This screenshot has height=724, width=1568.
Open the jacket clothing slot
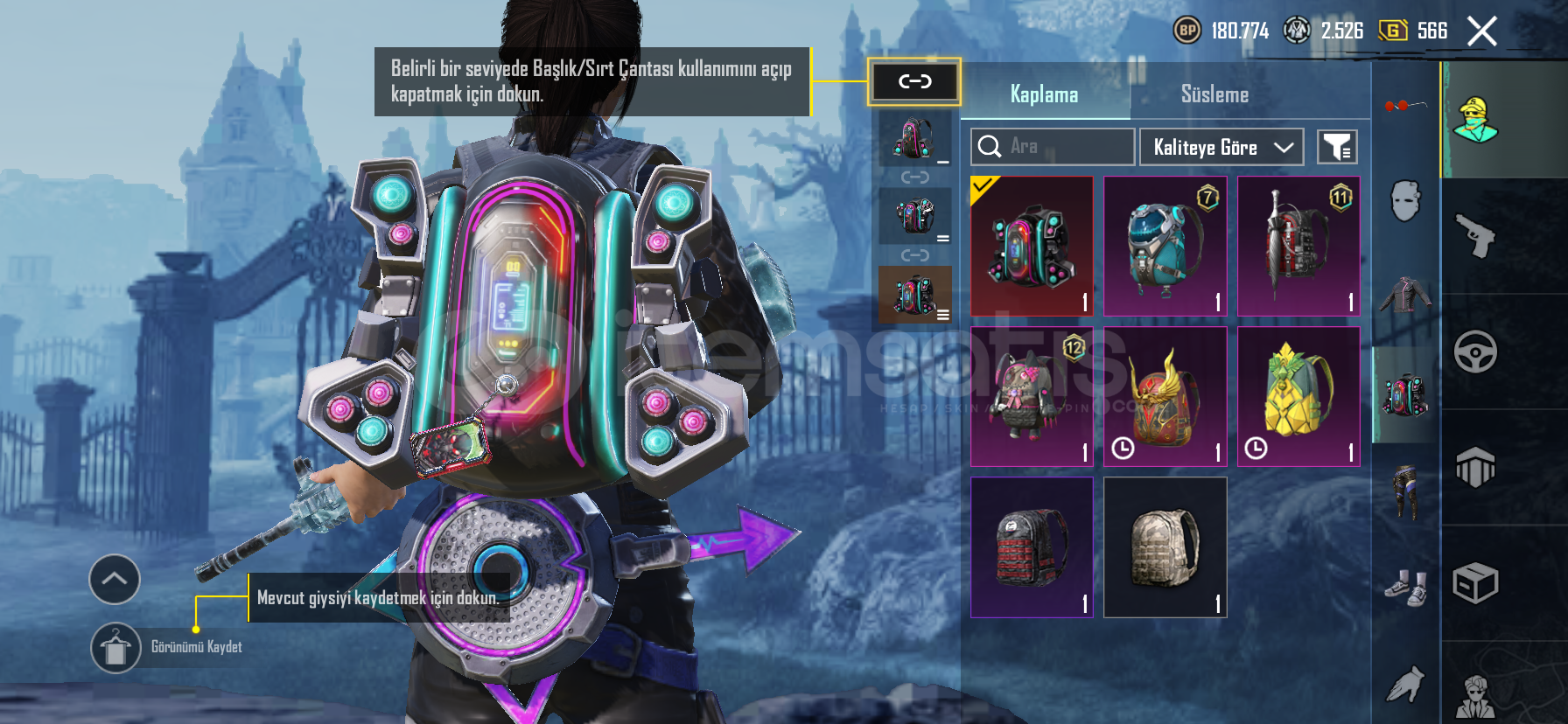pyautogui.click(x=1405, y=296)
